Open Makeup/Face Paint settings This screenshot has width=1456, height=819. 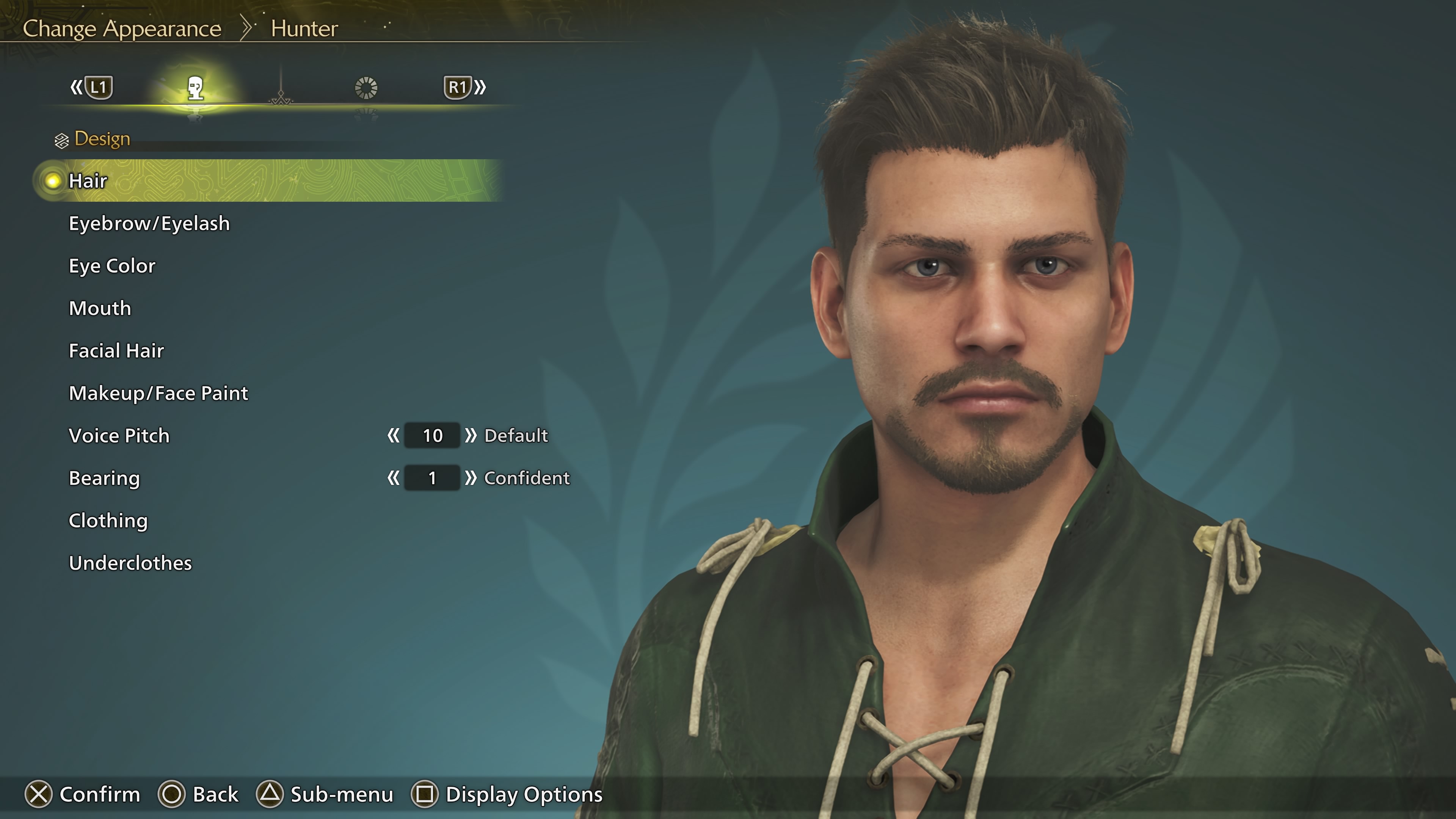pos(158,393)
